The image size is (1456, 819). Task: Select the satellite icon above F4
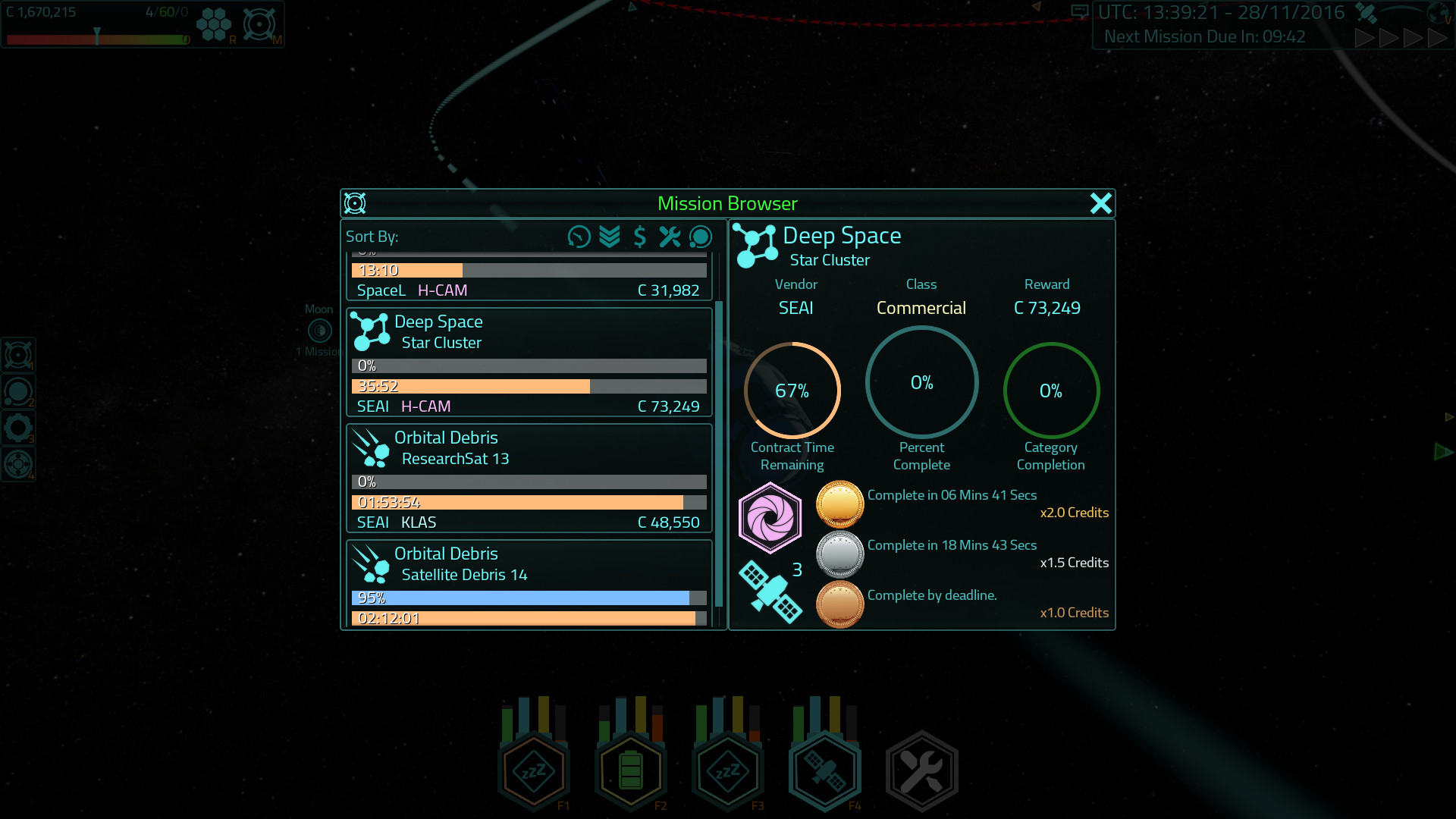(824, 770)
